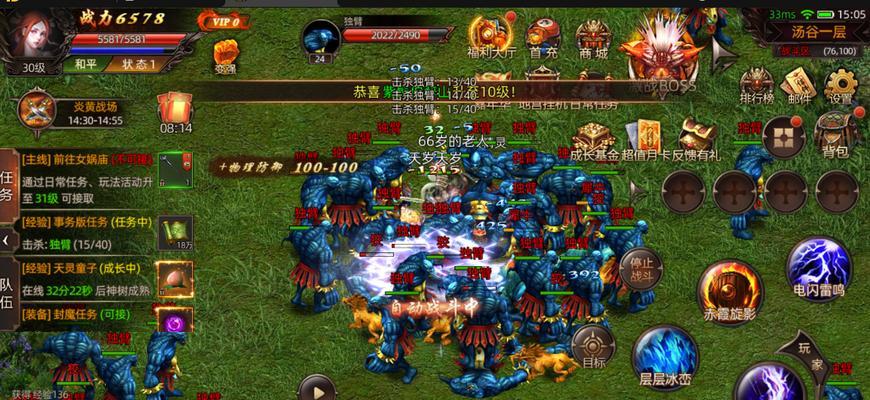Open the 成长基金 growth fund chest
Image resolution: width=870 pixels, height=400 pixels.
[594, 138]
